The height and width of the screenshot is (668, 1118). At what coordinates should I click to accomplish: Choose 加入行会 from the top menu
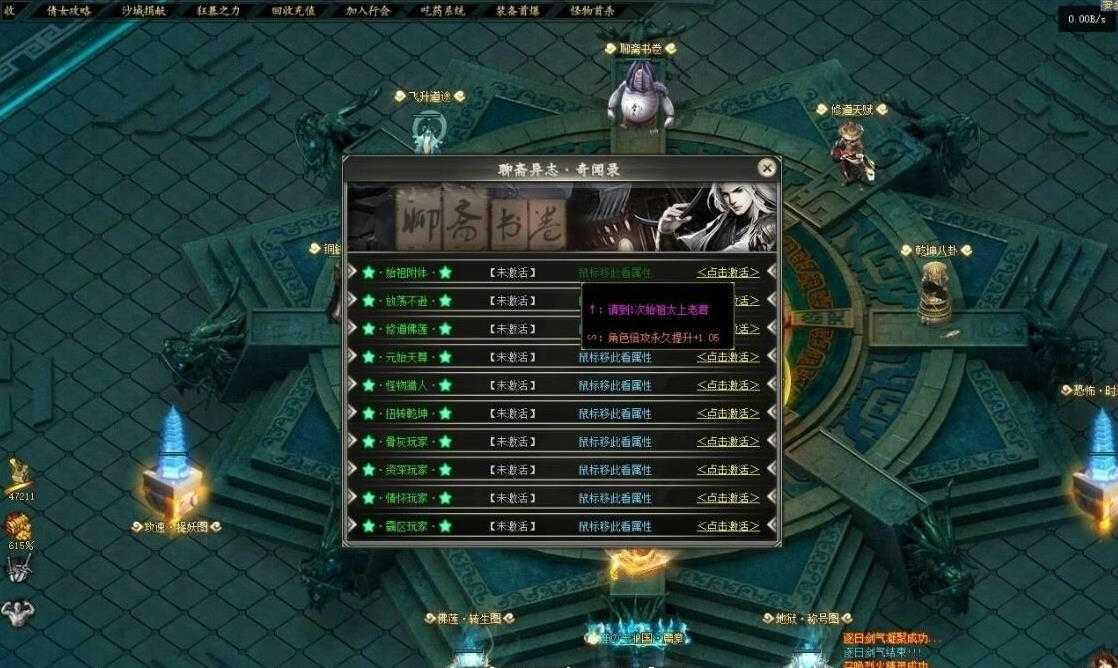tap(369, 11)
